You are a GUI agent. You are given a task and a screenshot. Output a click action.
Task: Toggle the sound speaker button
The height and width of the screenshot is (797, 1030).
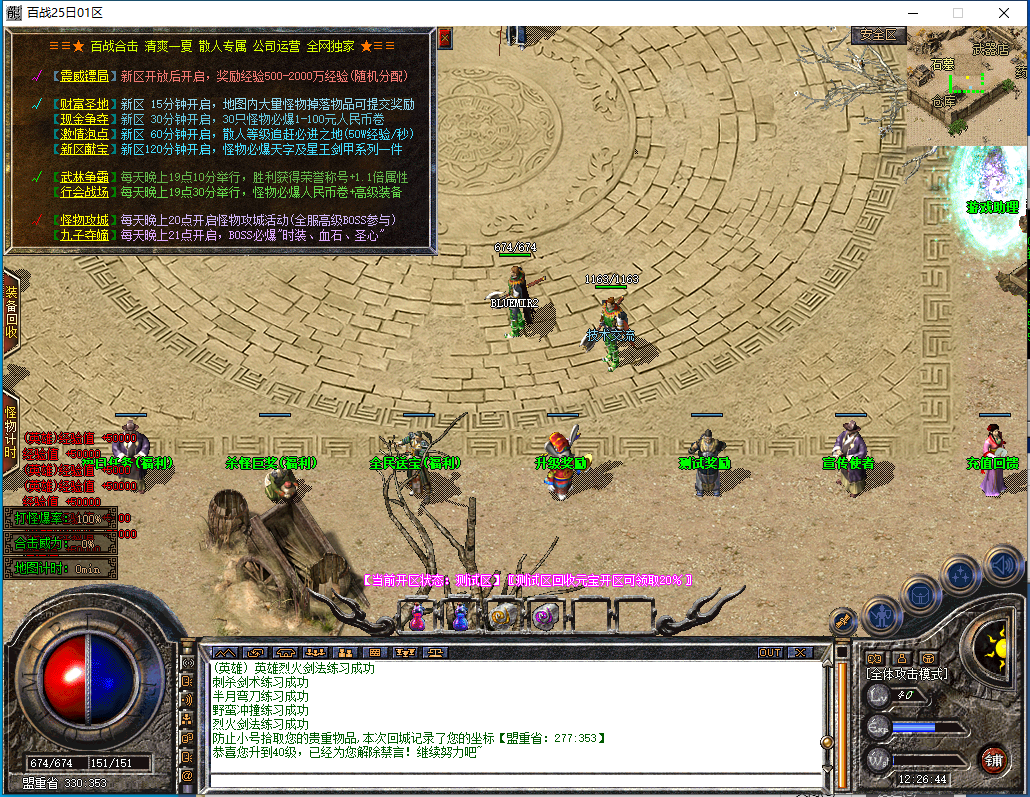[1002, 566]
